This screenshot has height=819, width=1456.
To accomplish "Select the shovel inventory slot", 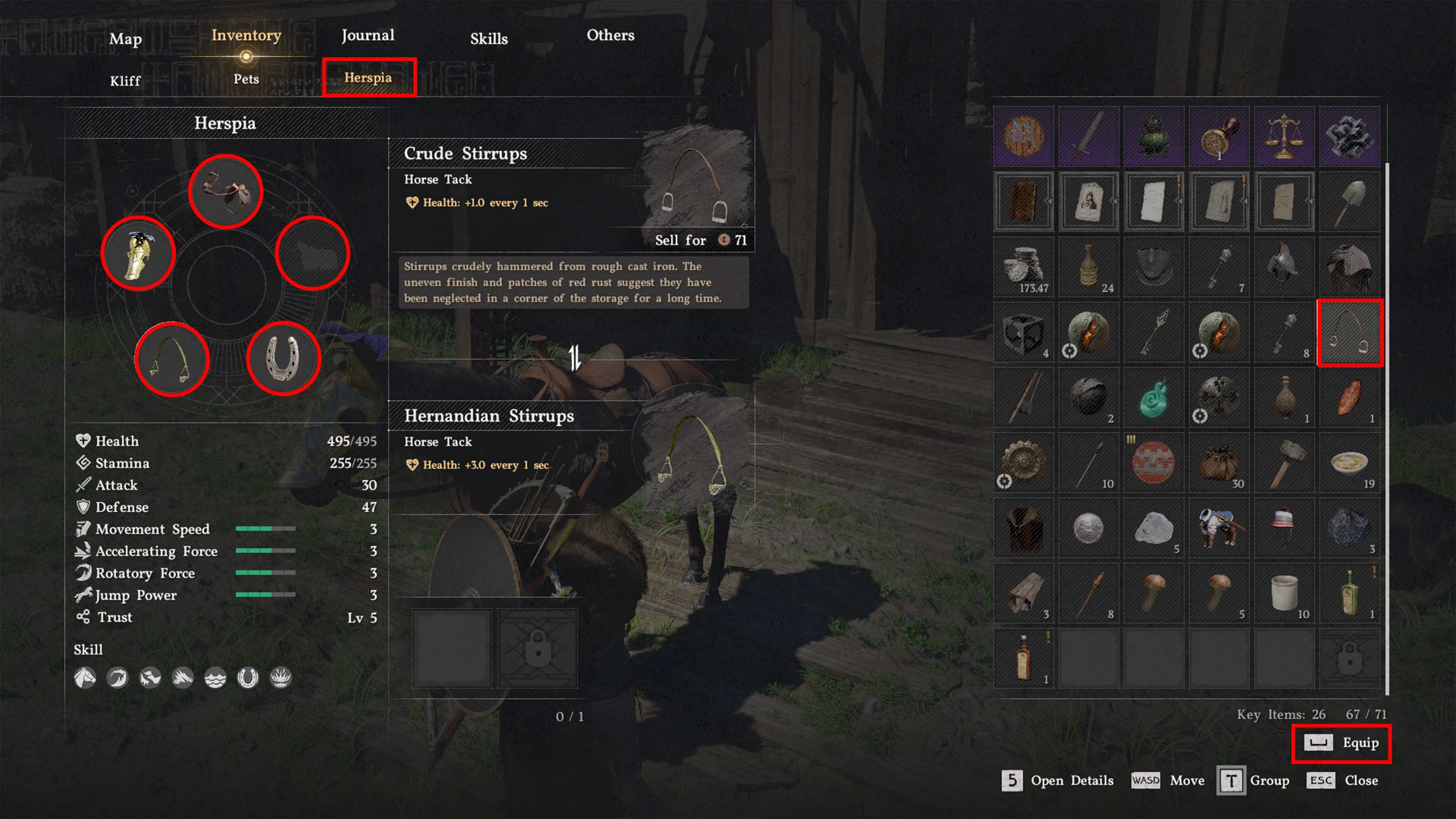I will (x=1350, y=202).
